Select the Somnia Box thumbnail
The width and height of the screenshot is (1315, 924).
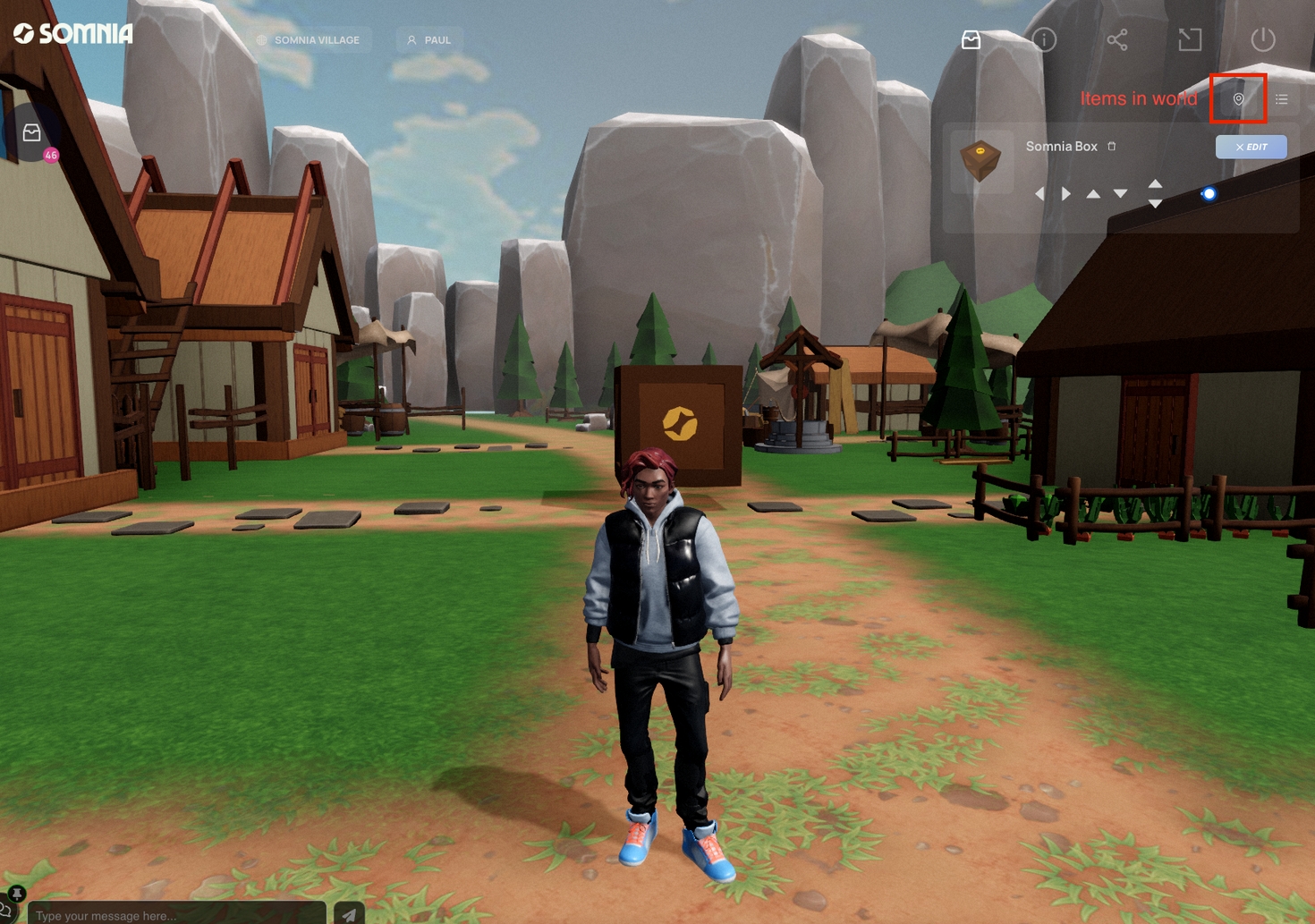pyautogui.click(x=980, y=161)
